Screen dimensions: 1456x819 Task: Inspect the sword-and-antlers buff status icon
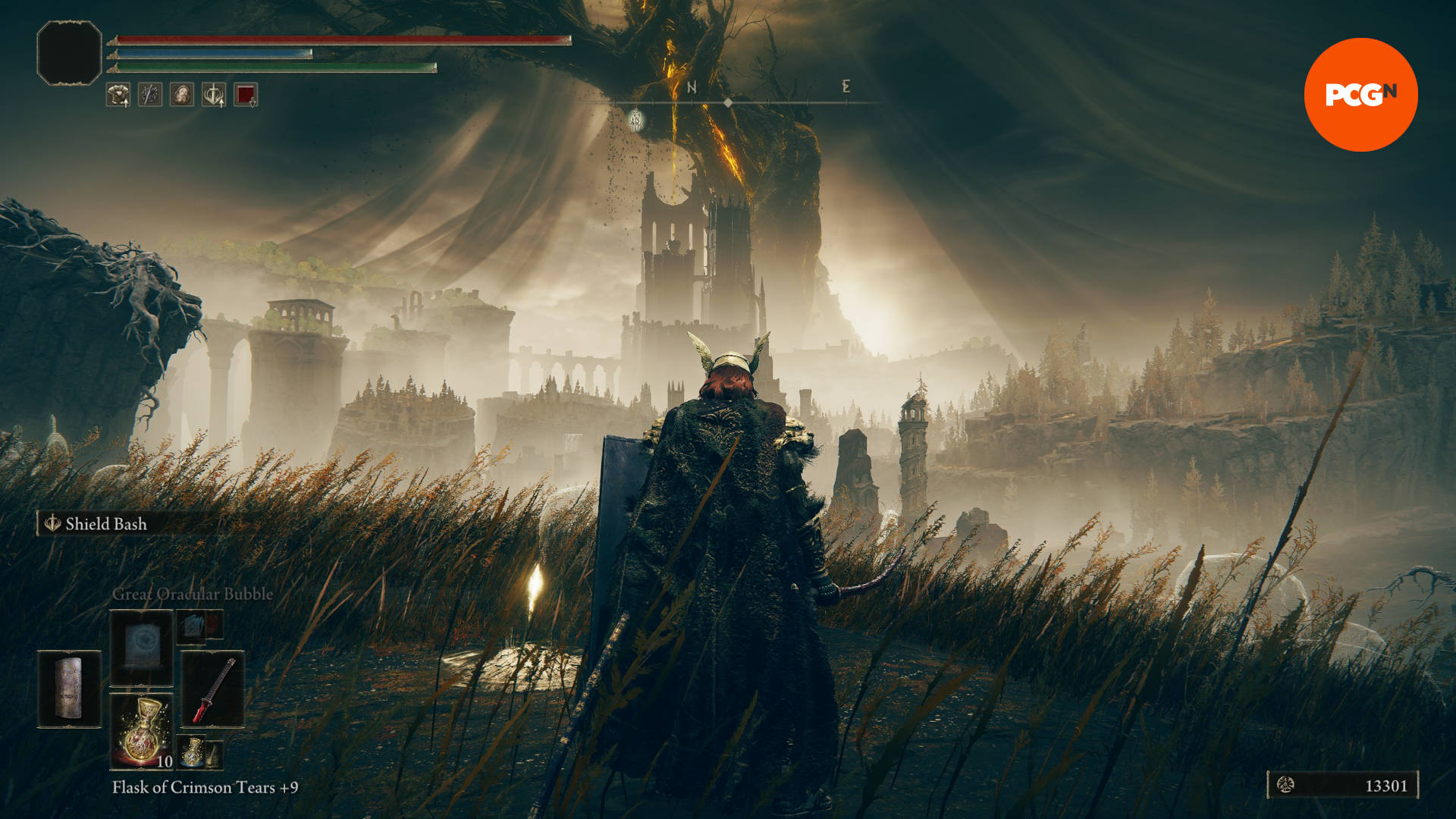point(214,95)
